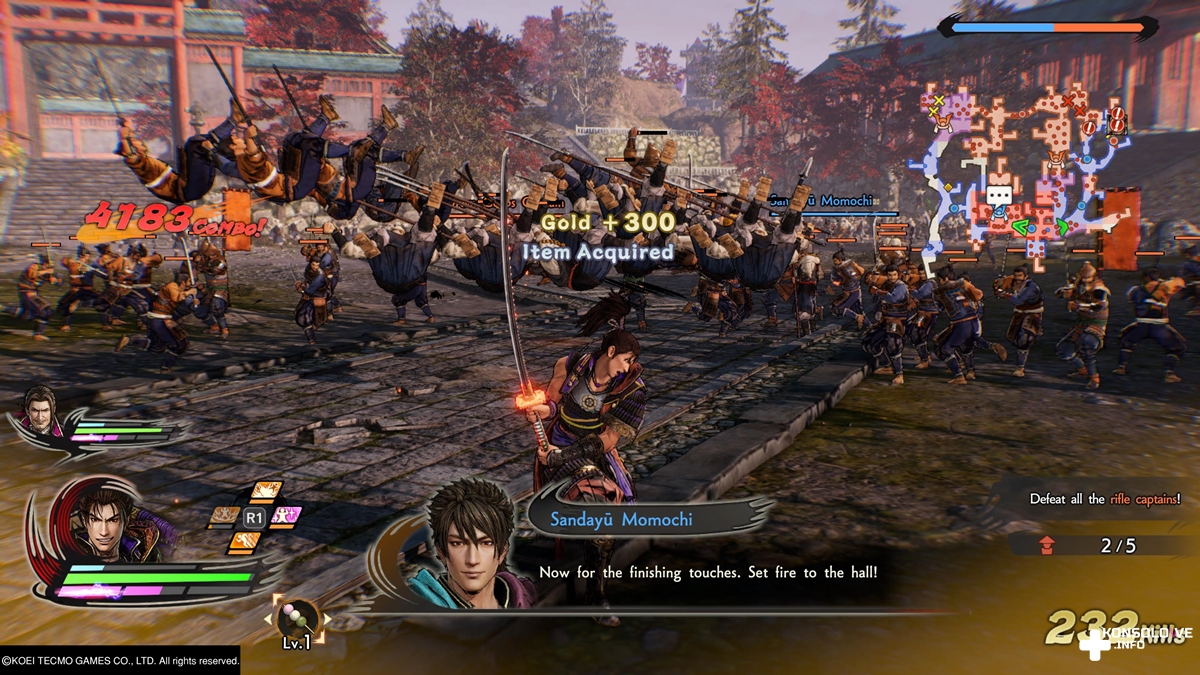1200x675 pixels.
Task: Switch to the secondary character portrait
Action: point(41,408)
